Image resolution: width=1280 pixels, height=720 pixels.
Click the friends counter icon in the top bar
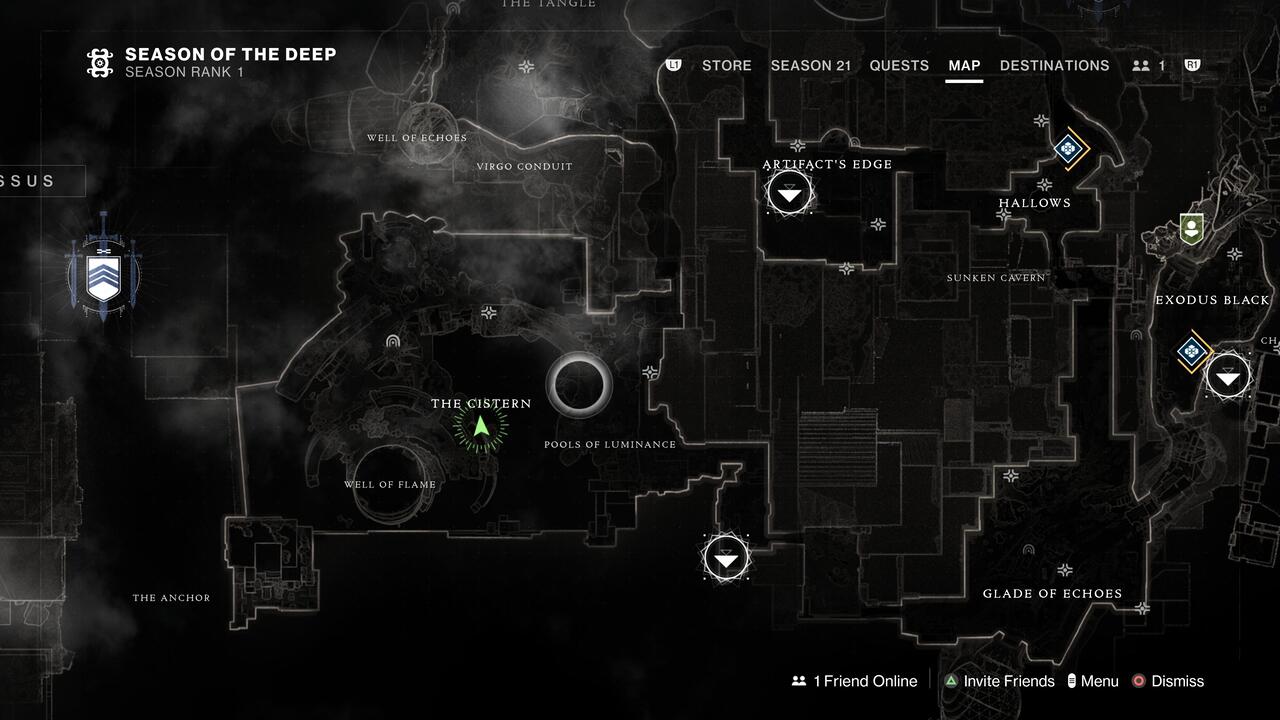[x=1140, y=65]
